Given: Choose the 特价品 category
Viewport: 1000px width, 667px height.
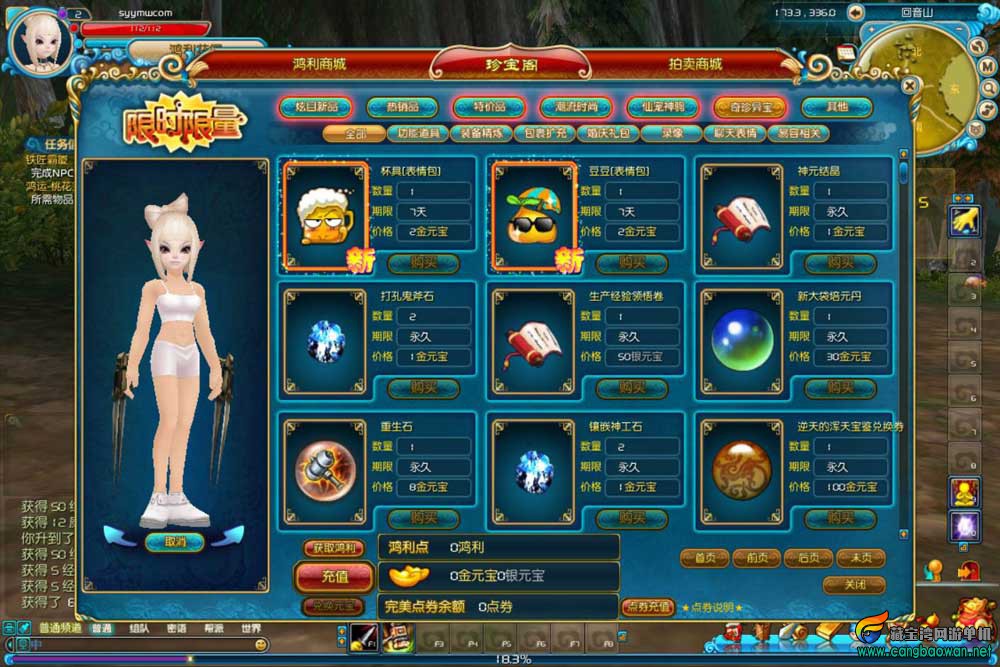Looking at the screenshot, I should point(488,107).
